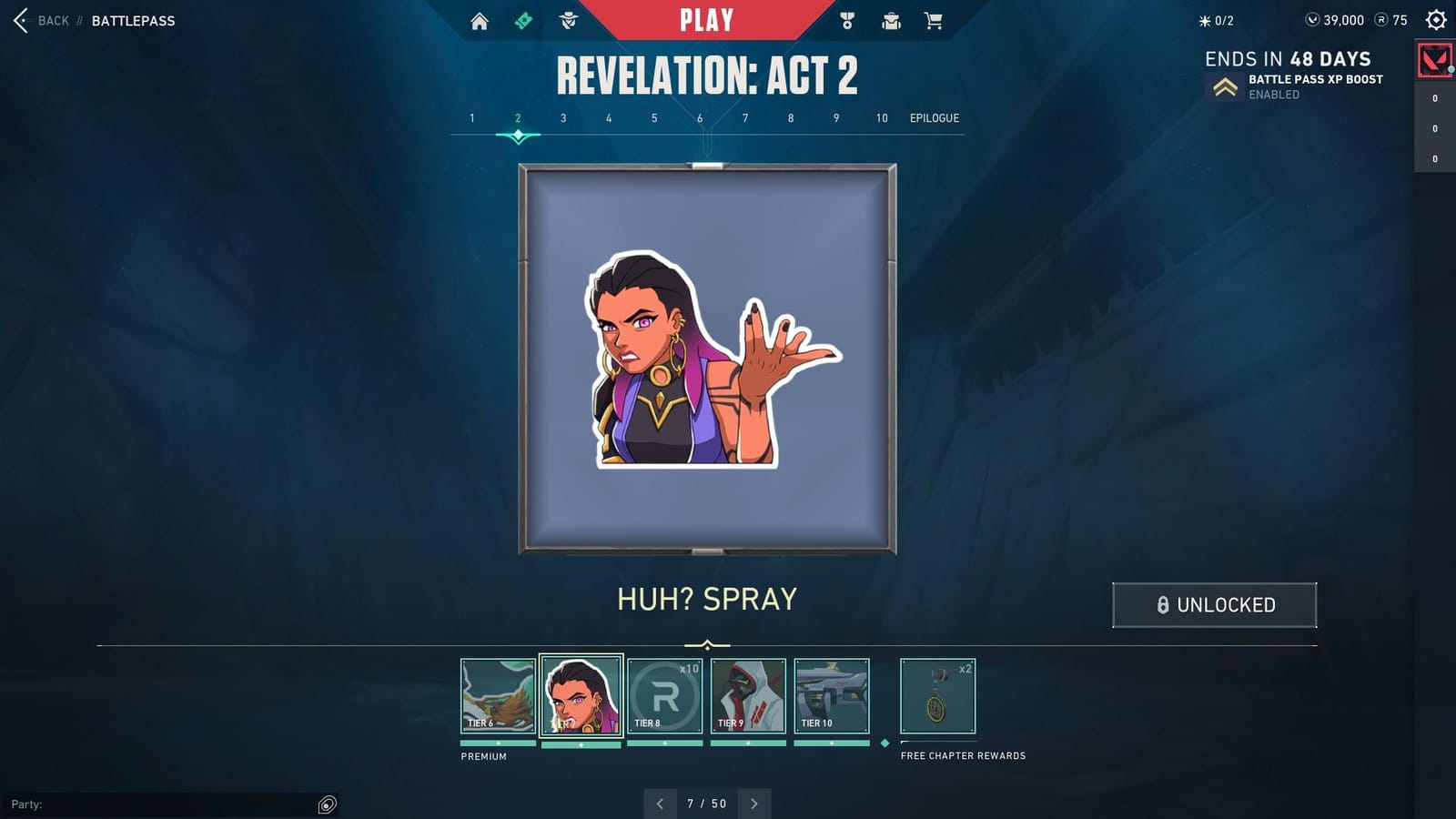Switch to the Epilogue chapter tab
The height and width of the screenshot is (819, 1456).
[935, 117]
